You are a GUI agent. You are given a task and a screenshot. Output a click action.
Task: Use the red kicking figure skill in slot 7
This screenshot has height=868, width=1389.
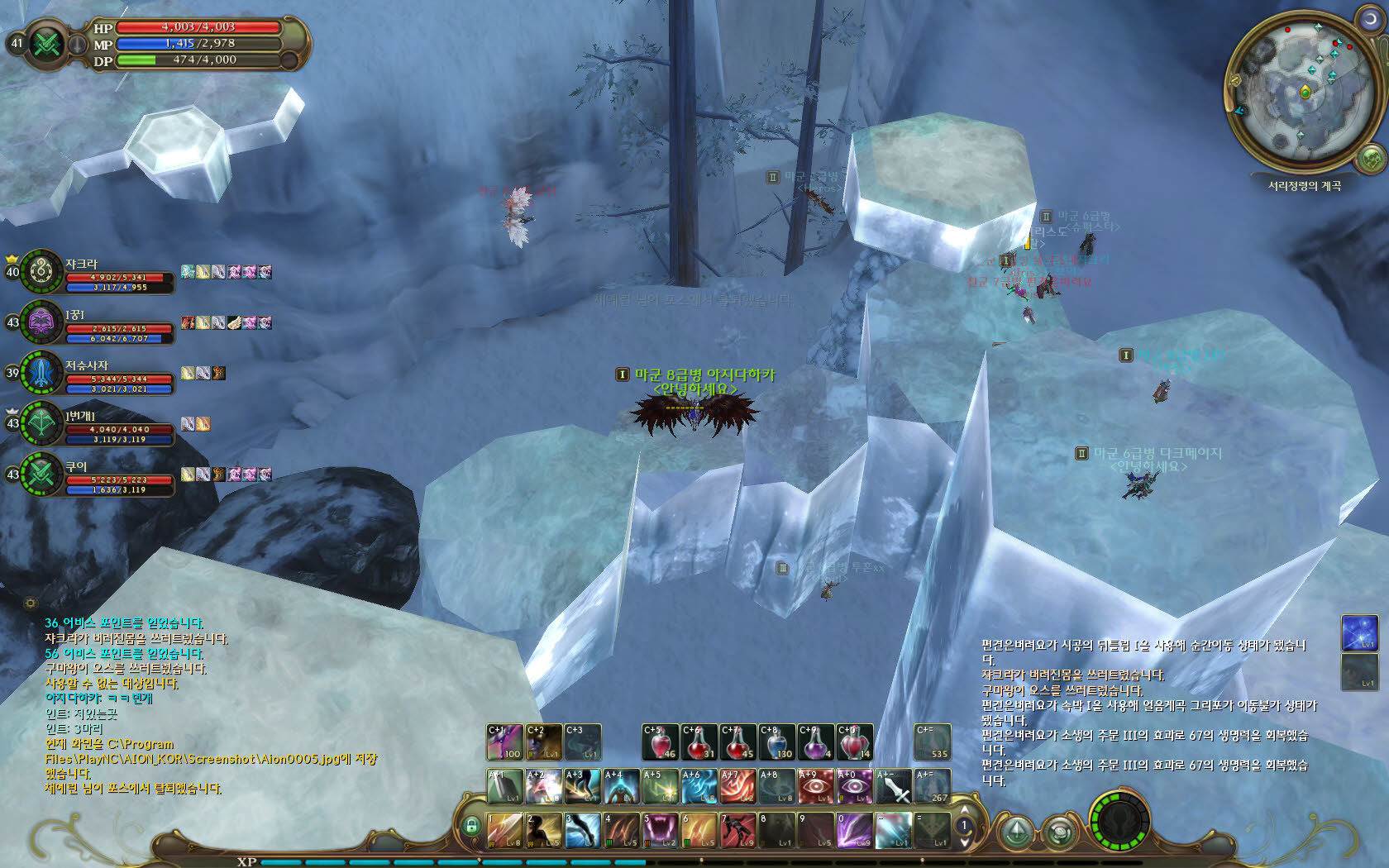737,830
